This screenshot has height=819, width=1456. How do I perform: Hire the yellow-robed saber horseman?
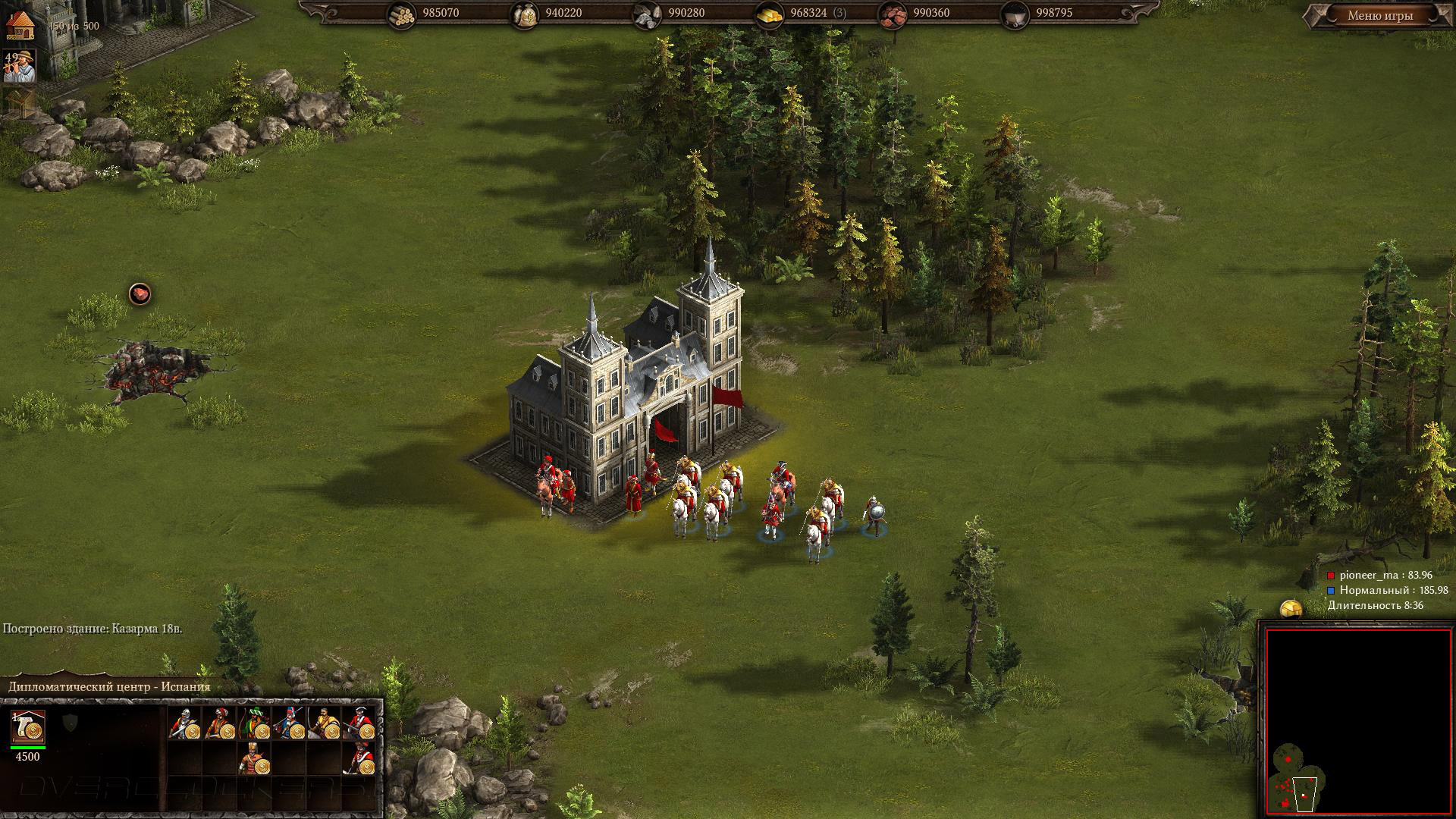click(x=325, y=723)
